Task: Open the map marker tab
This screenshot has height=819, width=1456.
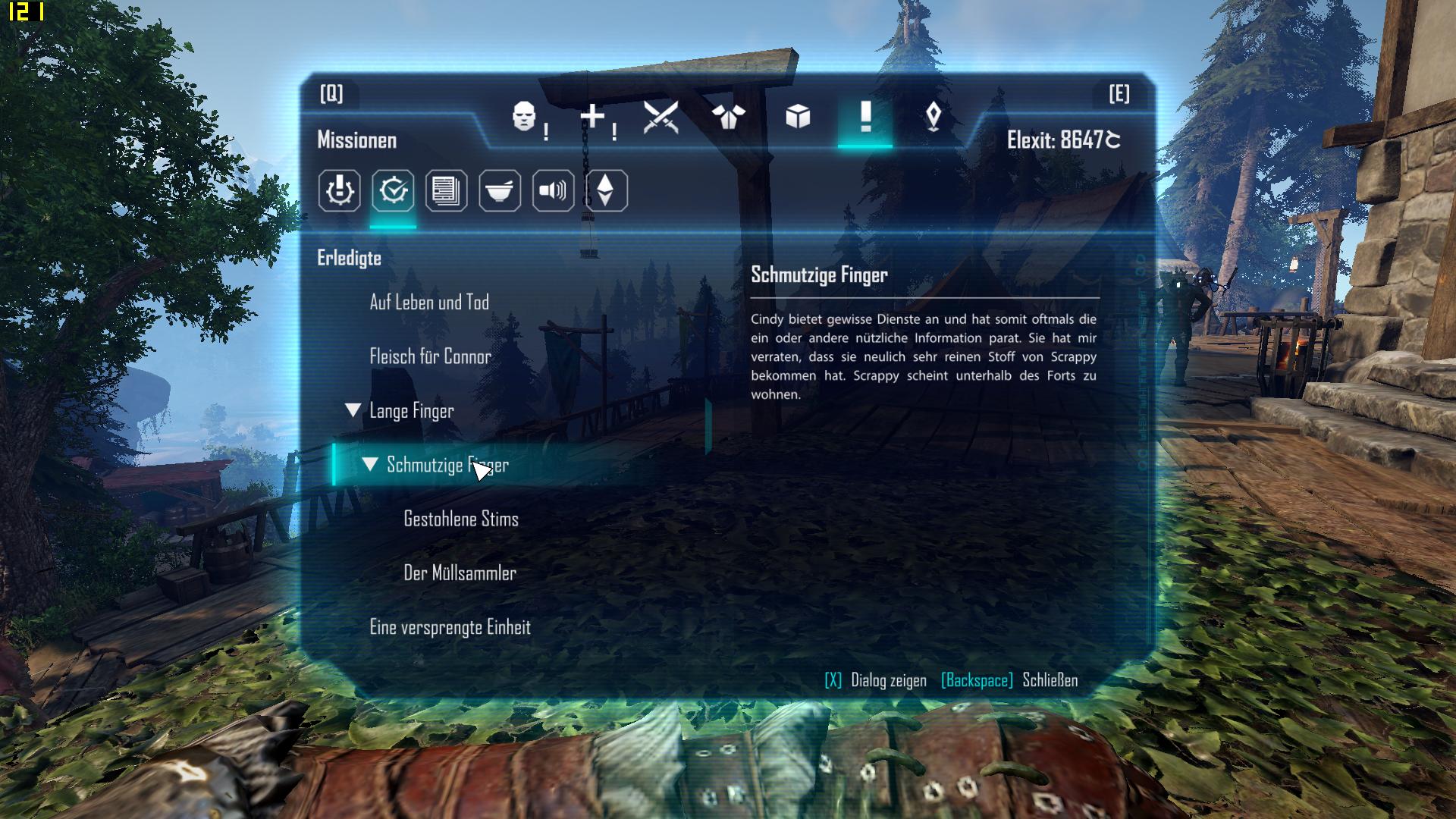Action: point(934,118)
